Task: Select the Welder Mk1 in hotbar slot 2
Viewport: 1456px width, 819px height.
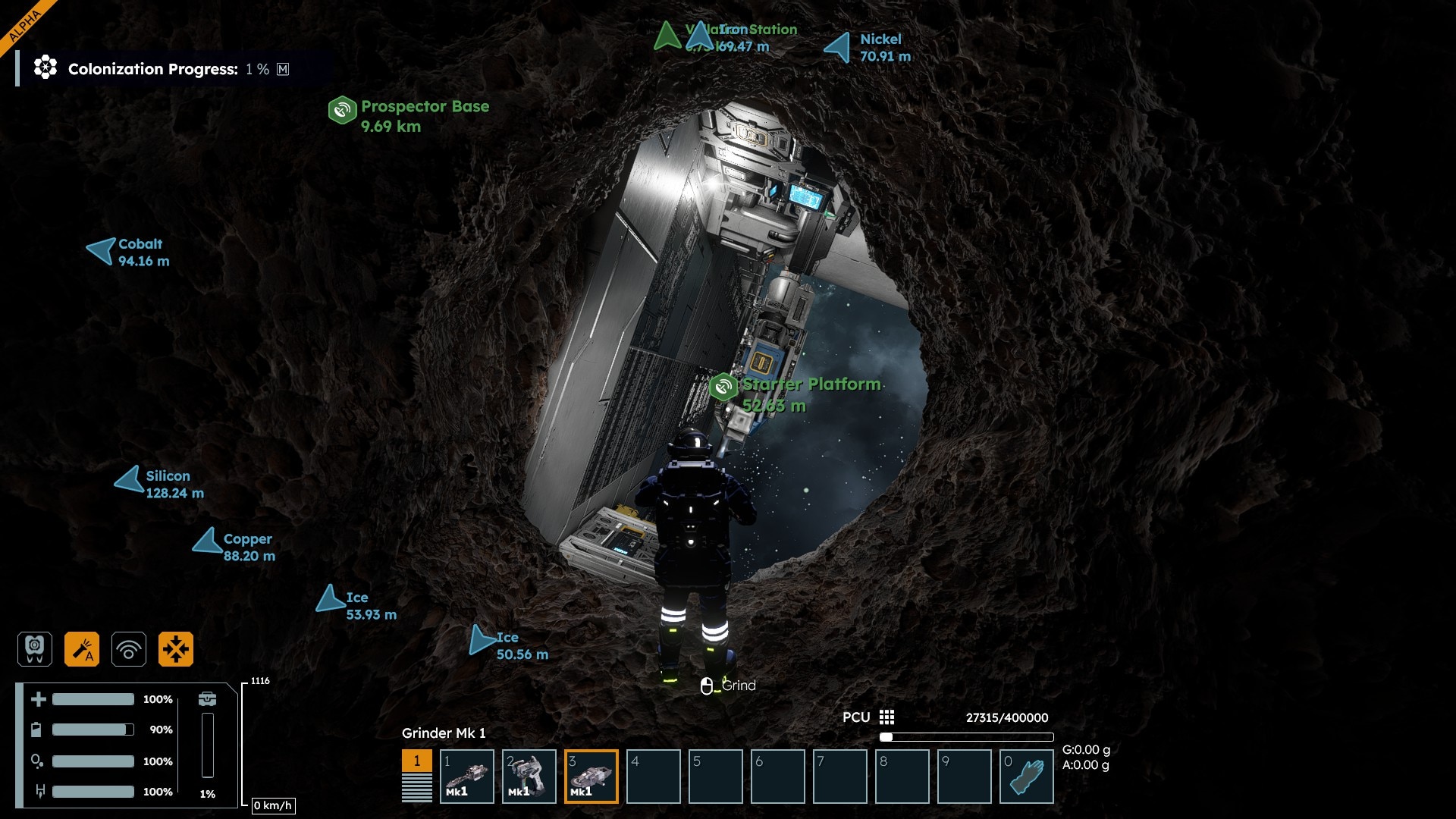Action: (x=529, y=776)
